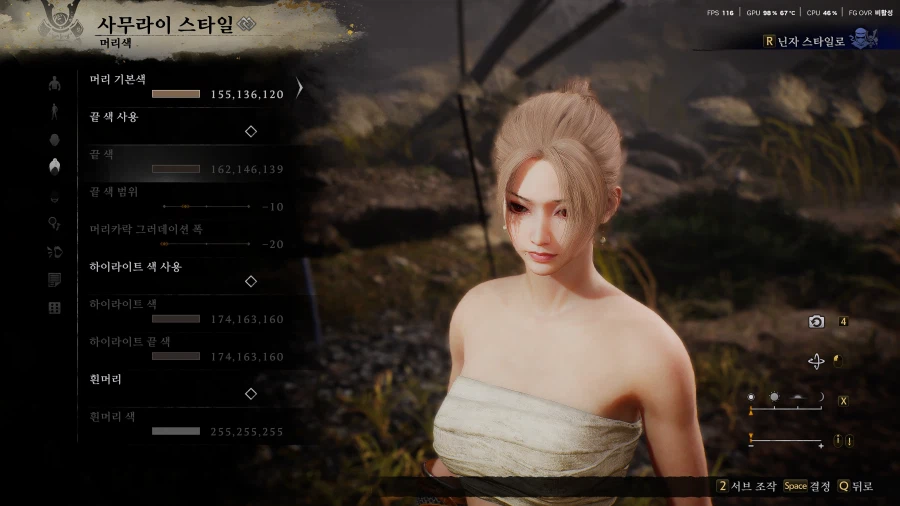Open the note-page icon tab in the sidebar

pos(54,280)
